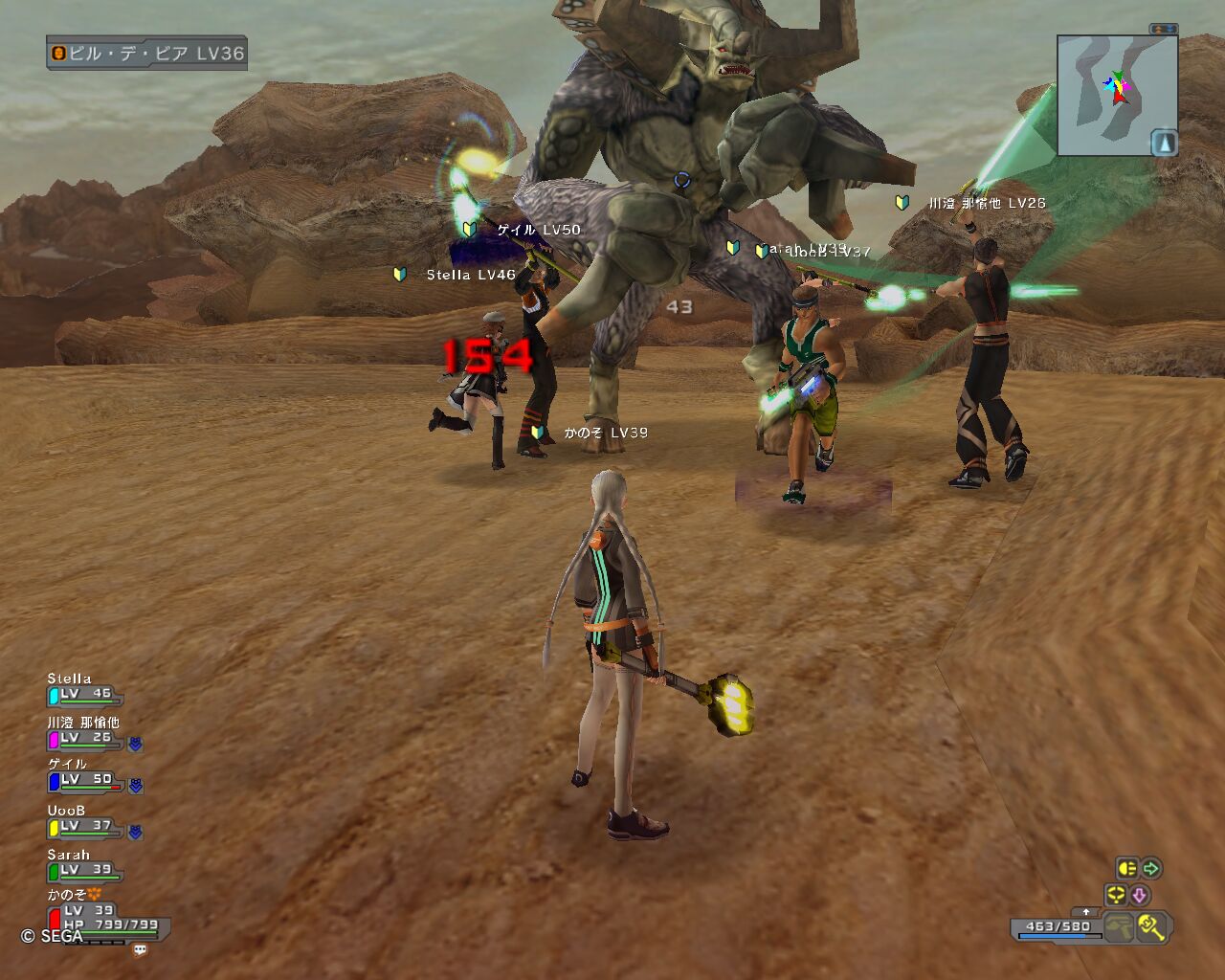Click the minimap's triangle compass button
The height and width of the screenshot is (980, 1225).
1164,143
